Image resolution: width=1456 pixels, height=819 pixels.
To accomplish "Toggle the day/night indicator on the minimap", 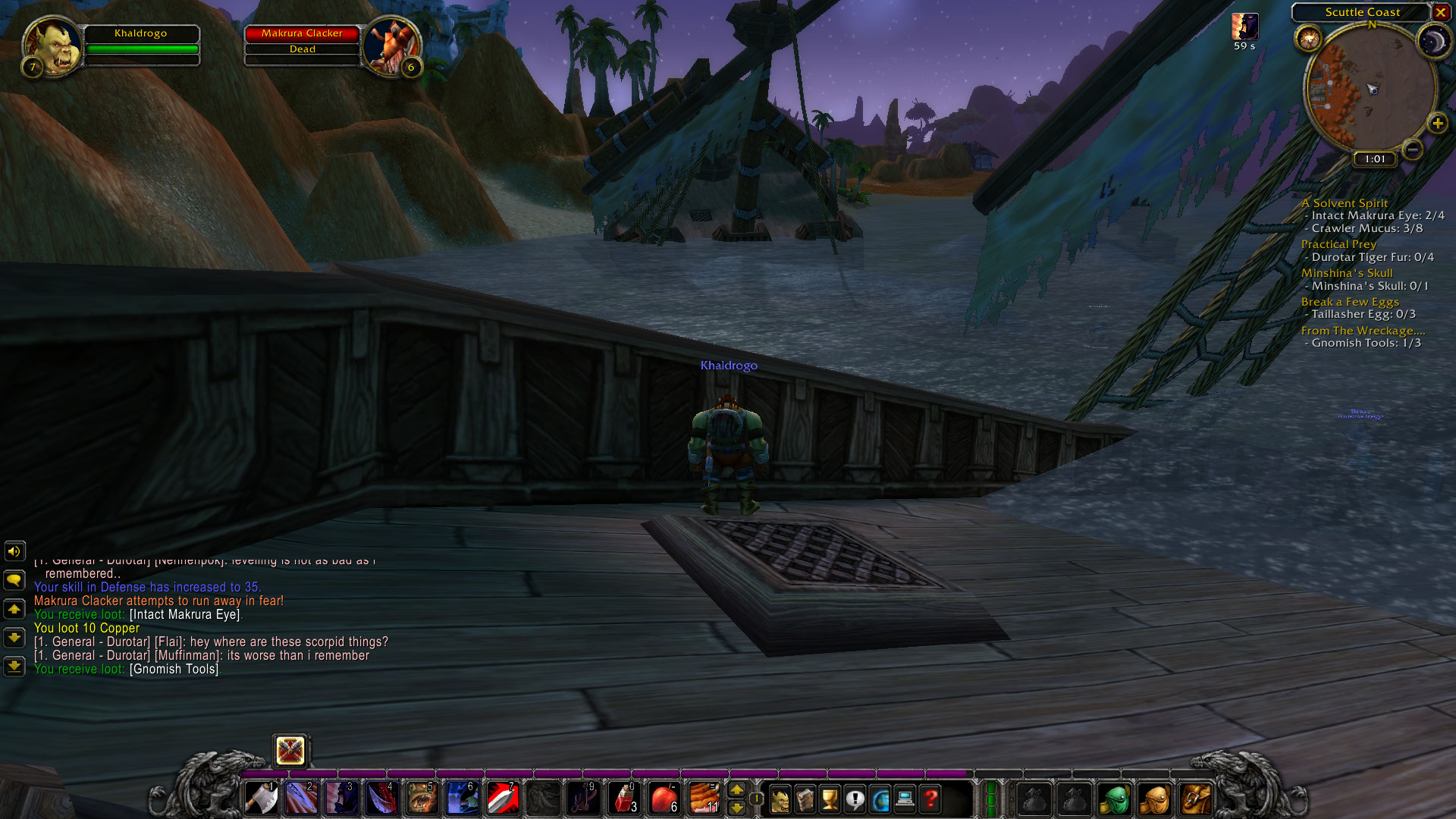I will point(1434,43).
